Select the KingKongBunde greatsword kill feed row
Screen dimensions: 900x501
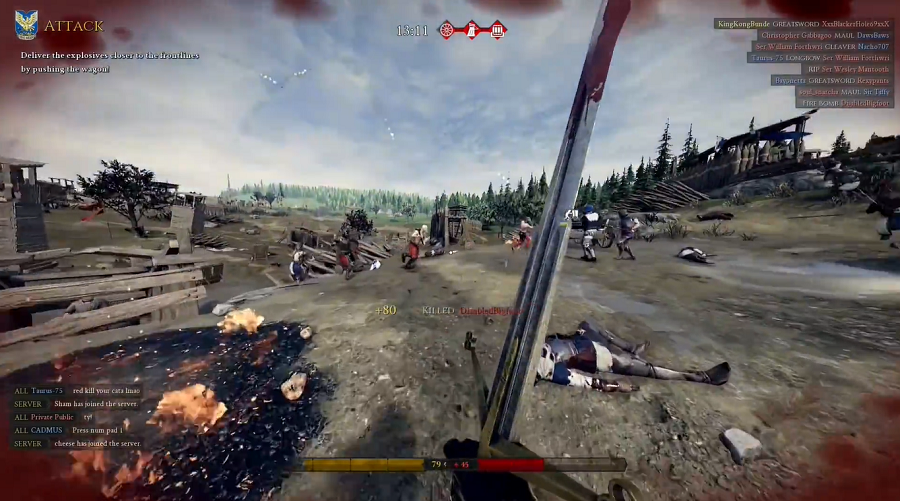[803, 23]
